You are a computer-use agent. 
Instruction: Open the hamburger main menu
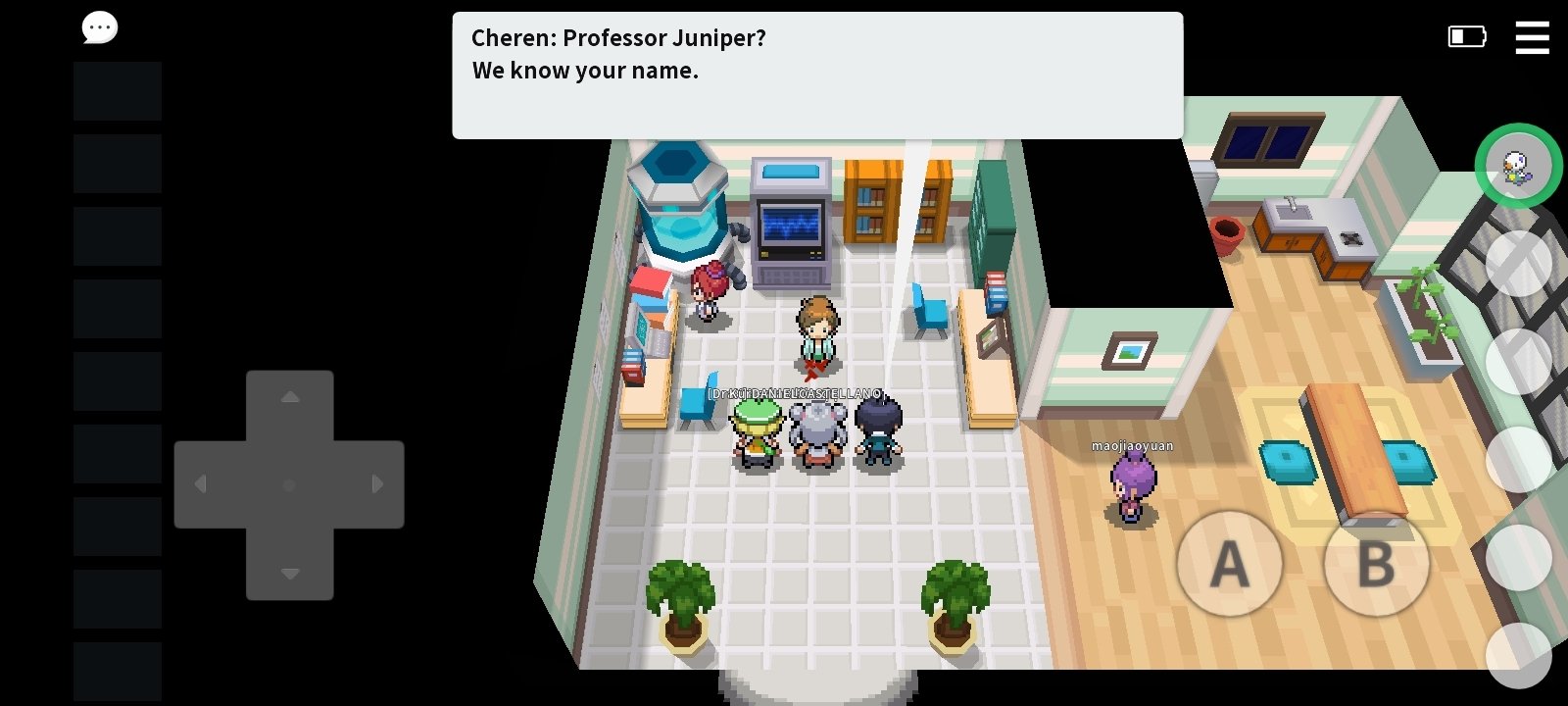point(1532,37)
